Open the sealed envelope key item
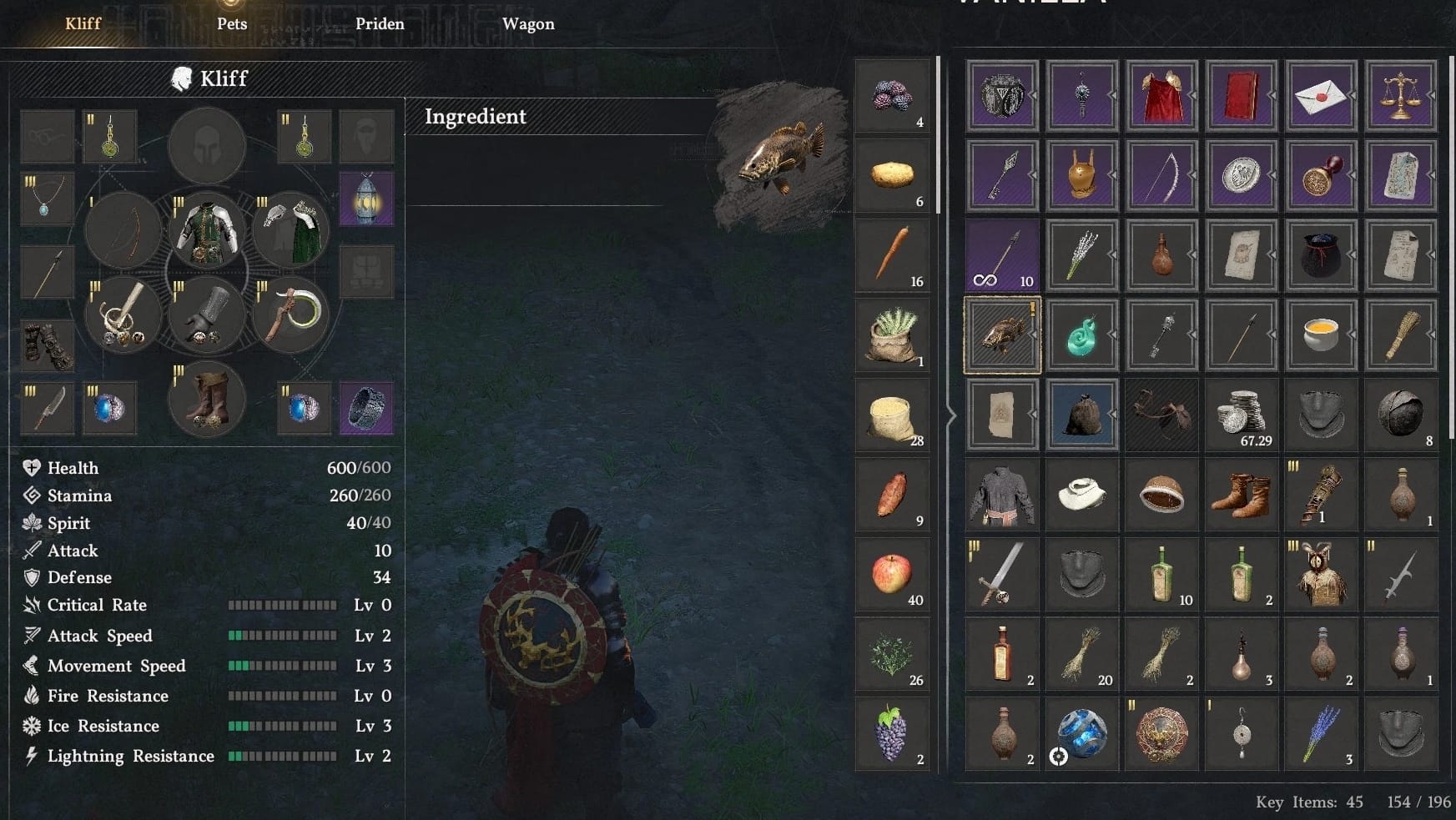 pos(1321,96)
